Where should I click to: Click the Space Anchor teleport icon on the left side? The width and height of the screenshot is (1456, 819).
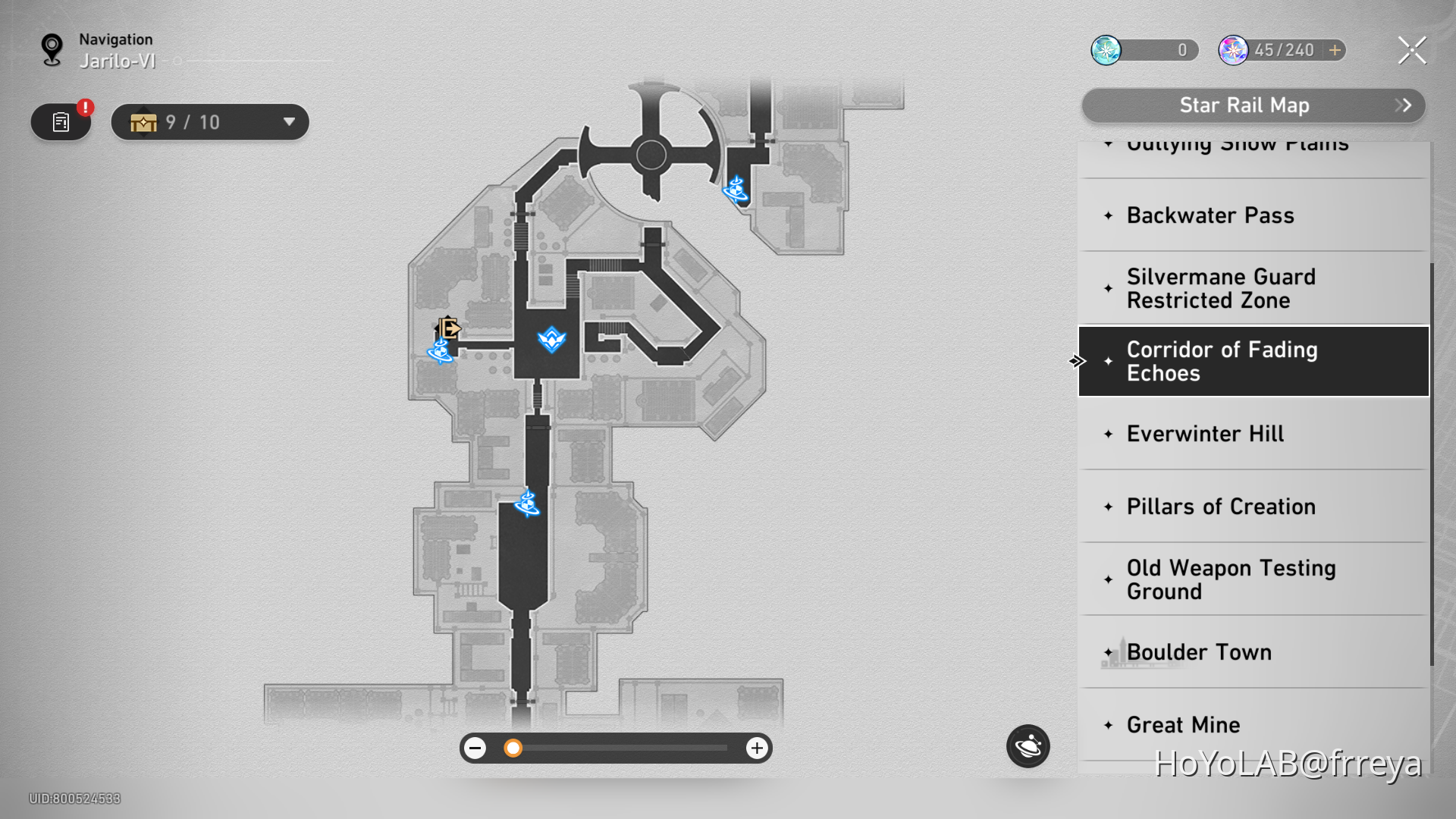point(440,352)
